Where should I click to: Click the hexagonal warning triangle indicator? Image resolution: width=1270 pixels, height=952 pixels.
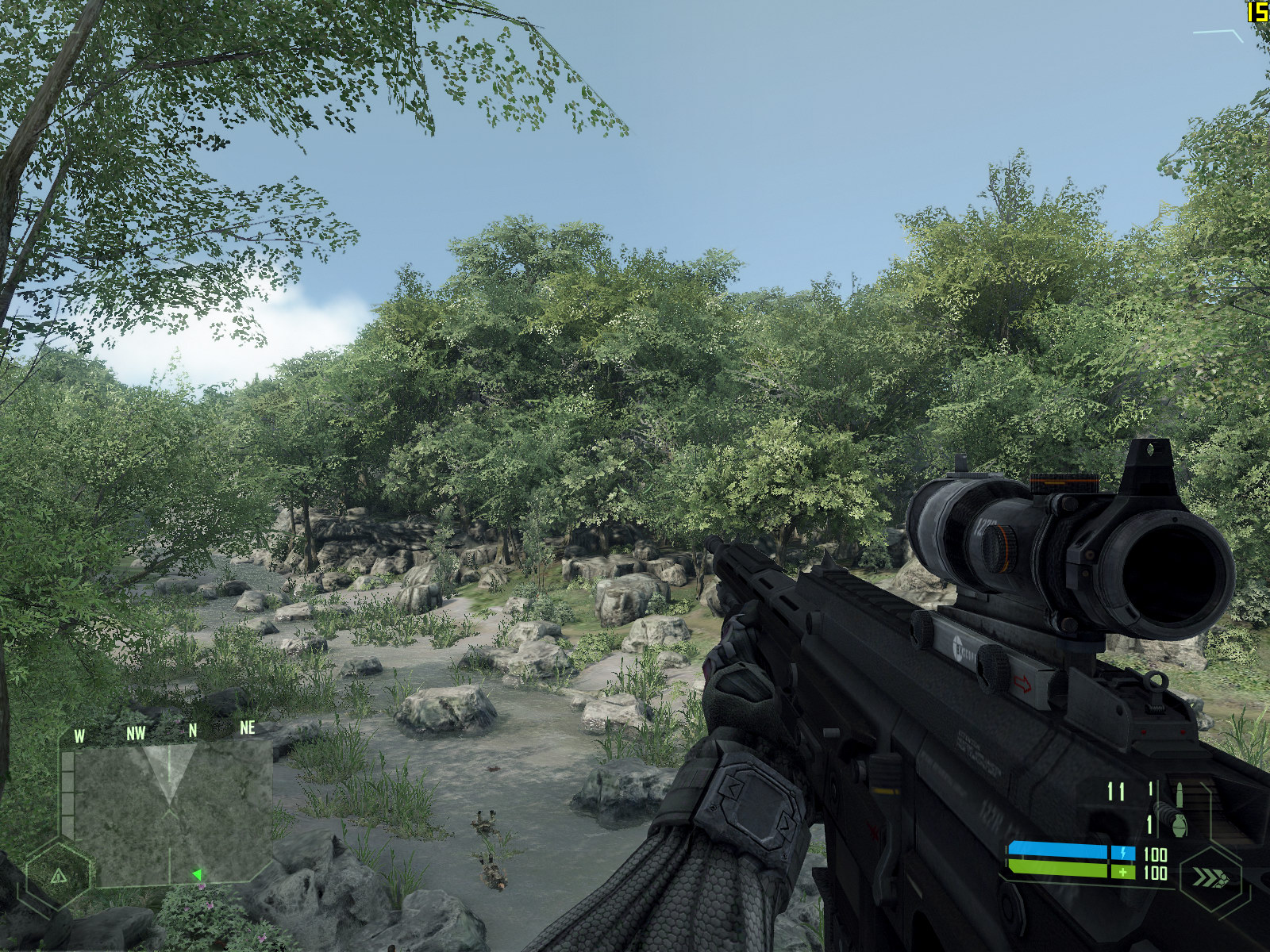pos(58,877)
